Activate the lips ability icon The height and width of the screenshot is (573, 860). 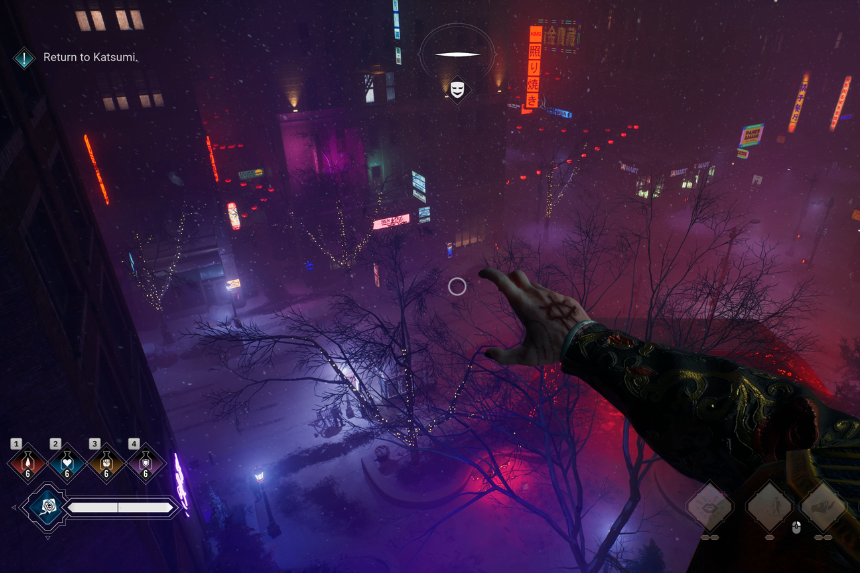point(709,506)
